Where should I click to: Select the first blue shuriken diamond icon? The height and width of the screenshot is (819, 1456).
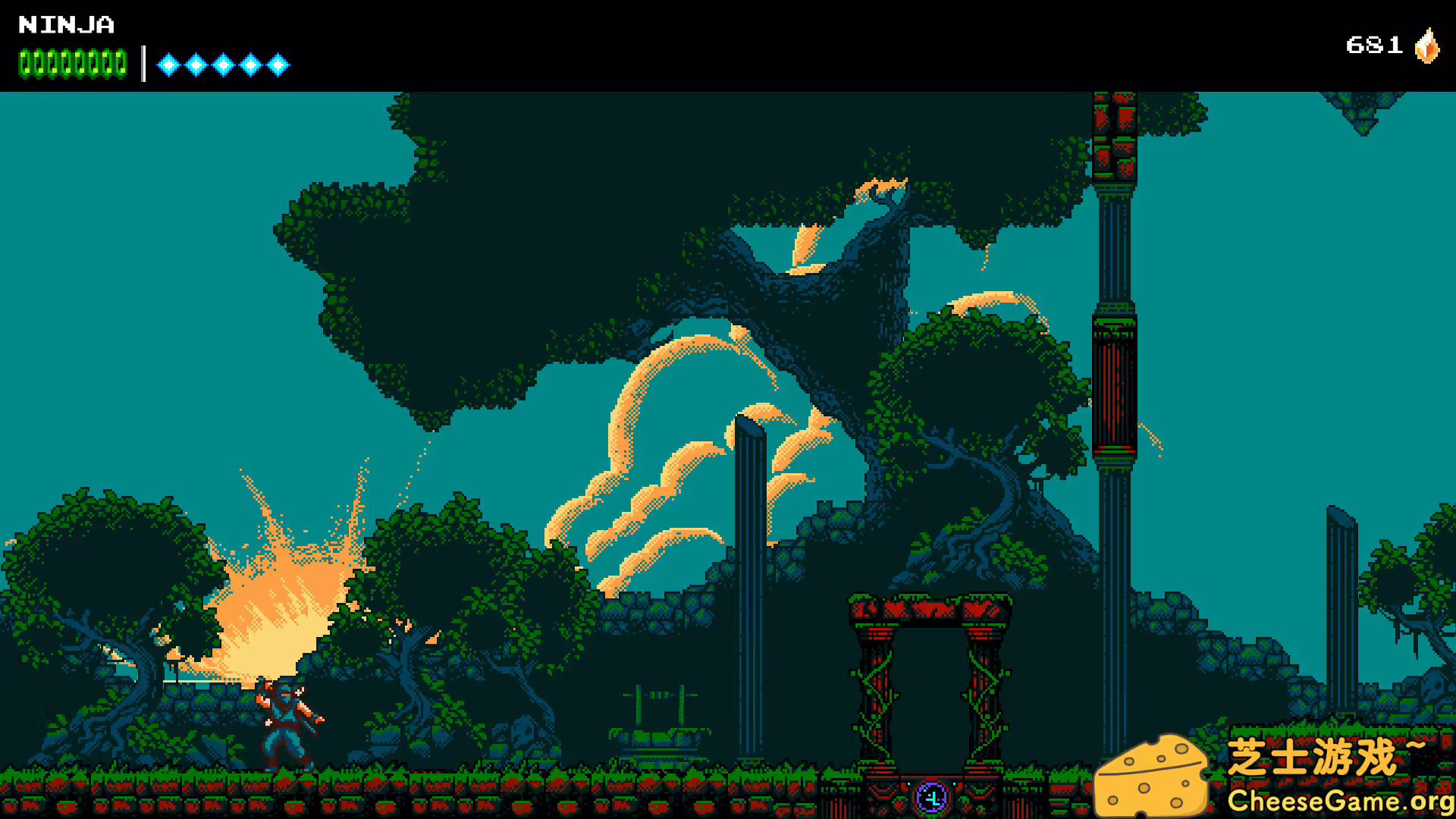pos(166,64)
